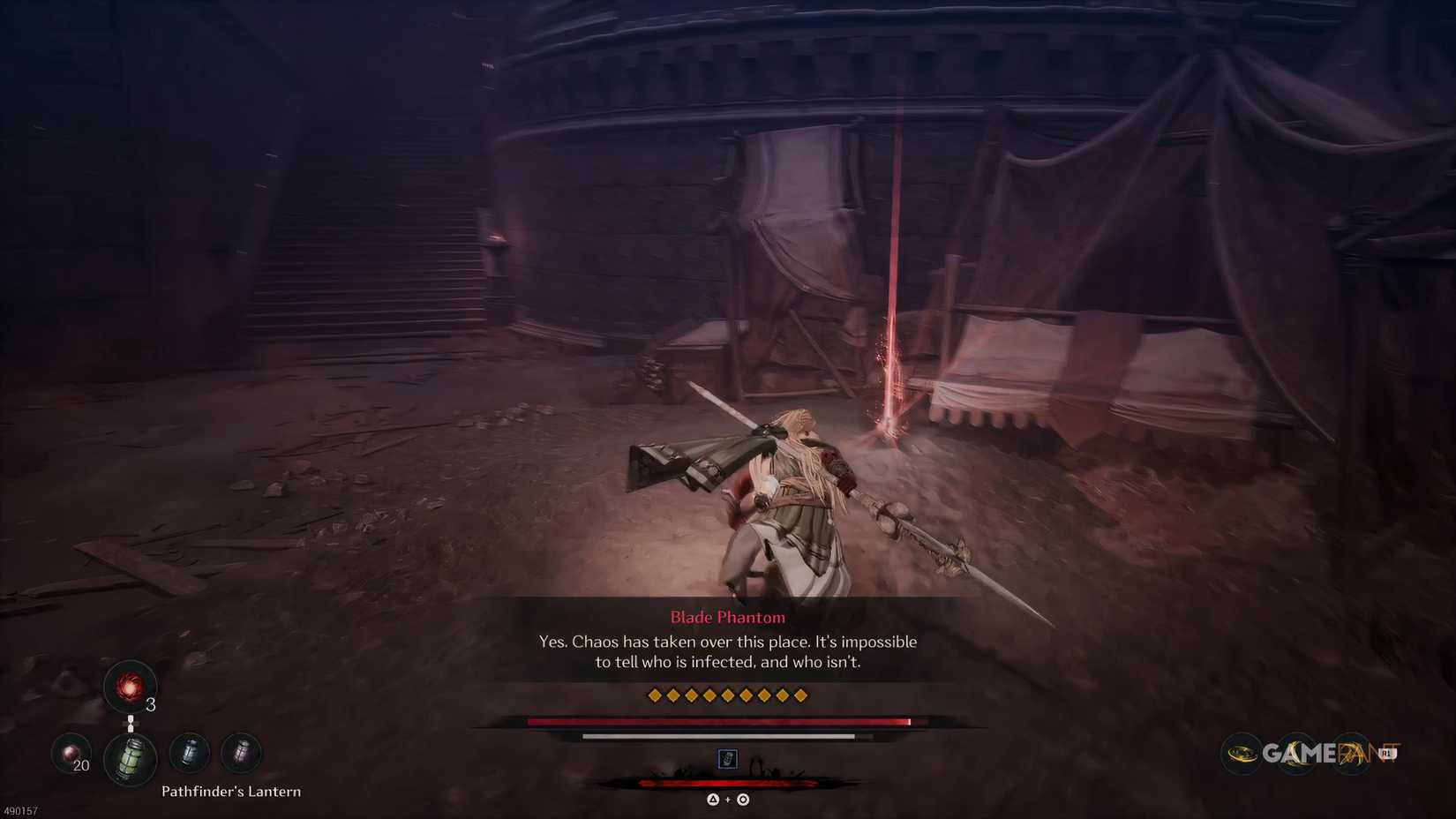Click the first gold diamond marker
The width and height of the screenshot is (1456, 819).
(655, 695)
